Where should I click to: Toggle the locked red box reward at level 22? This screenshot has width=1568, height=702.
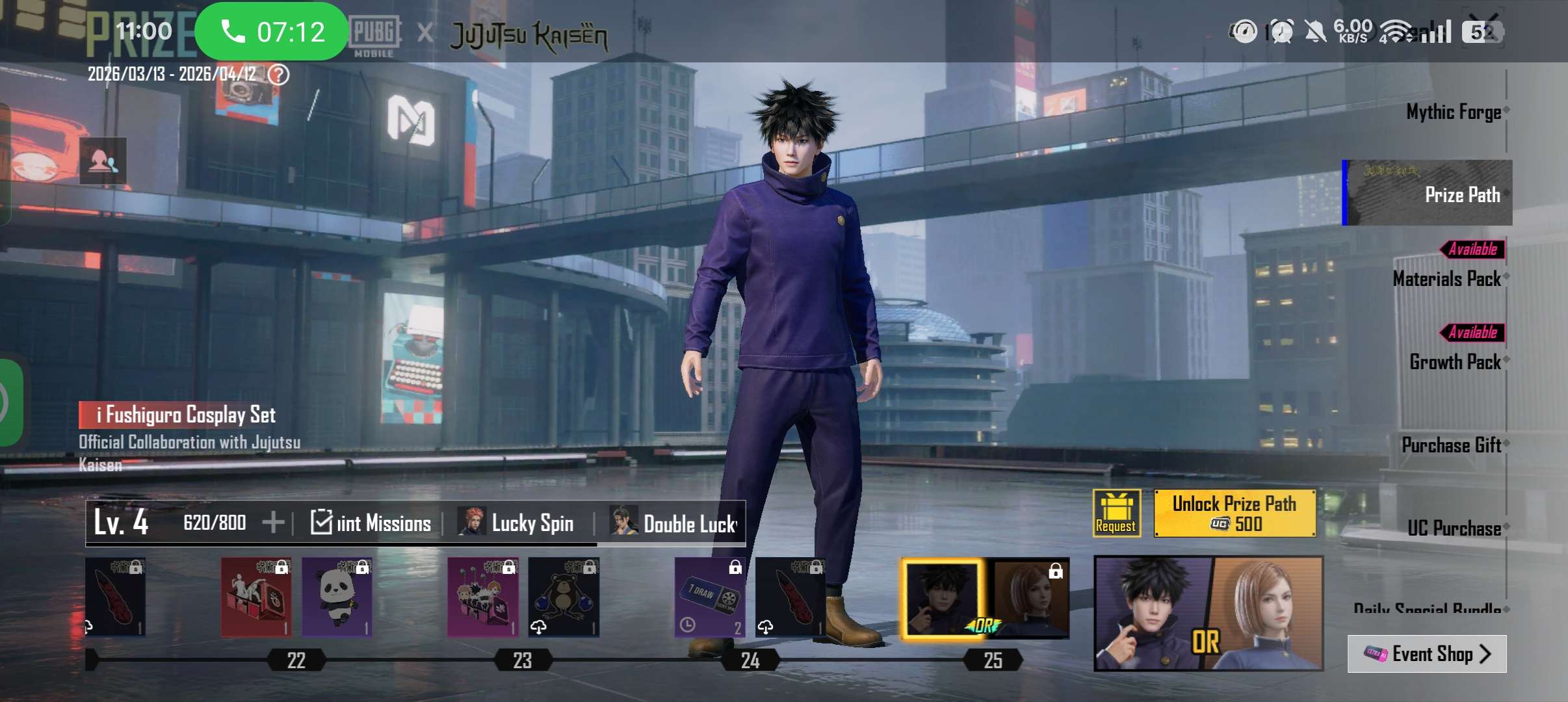tap(257, 598)
